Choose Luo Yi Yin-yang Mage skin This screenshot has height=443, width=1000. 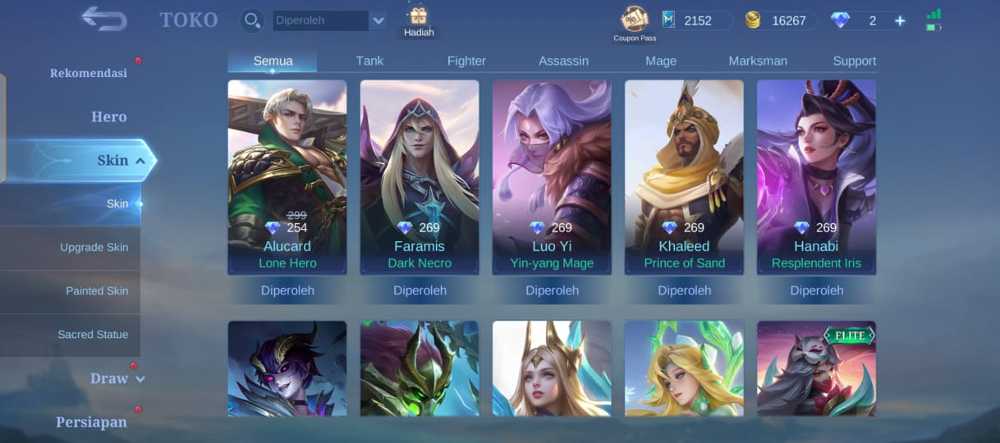pos(551,177)
